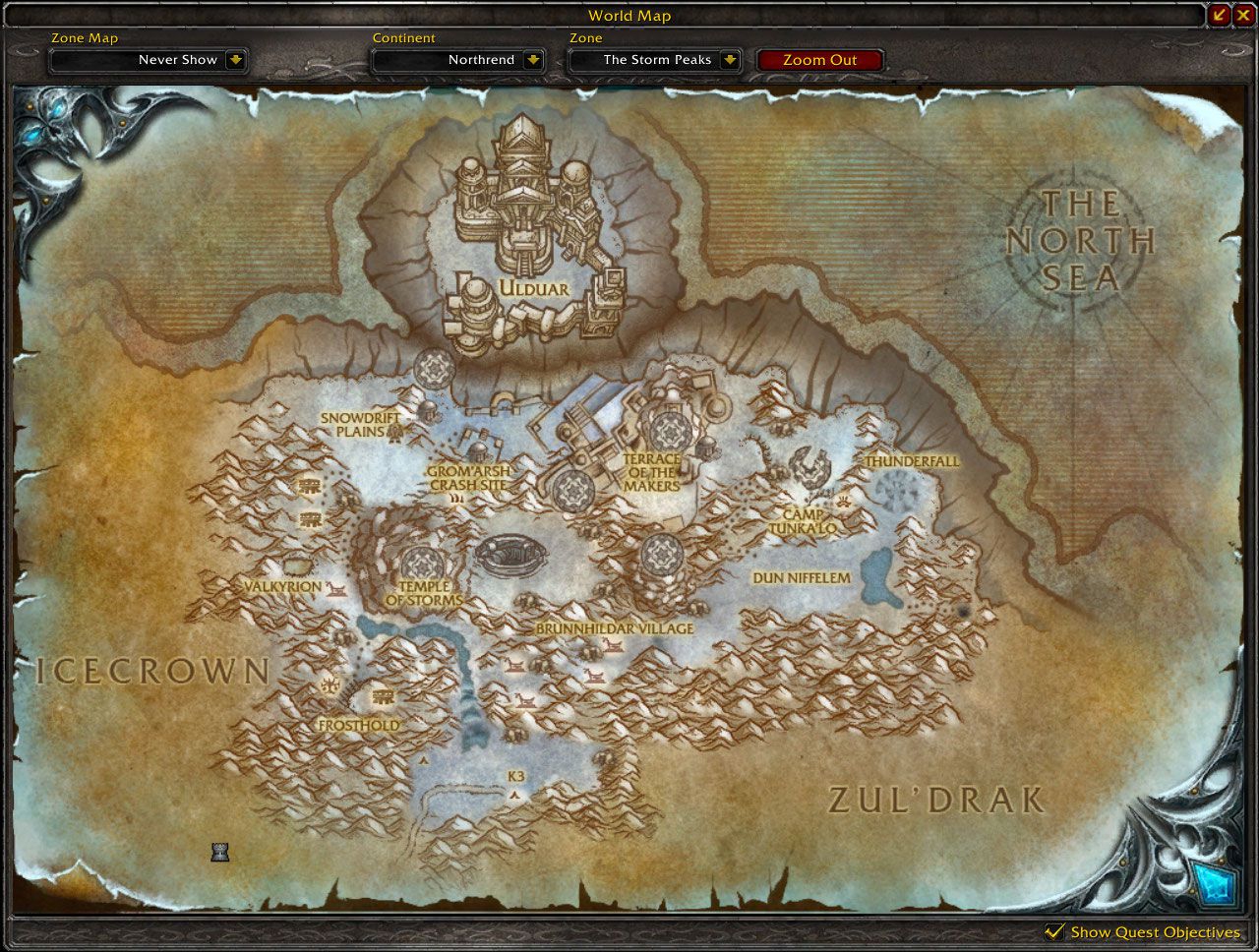
Task: Click the blue crystal in the map corner
Action: tap(1216, 884)
